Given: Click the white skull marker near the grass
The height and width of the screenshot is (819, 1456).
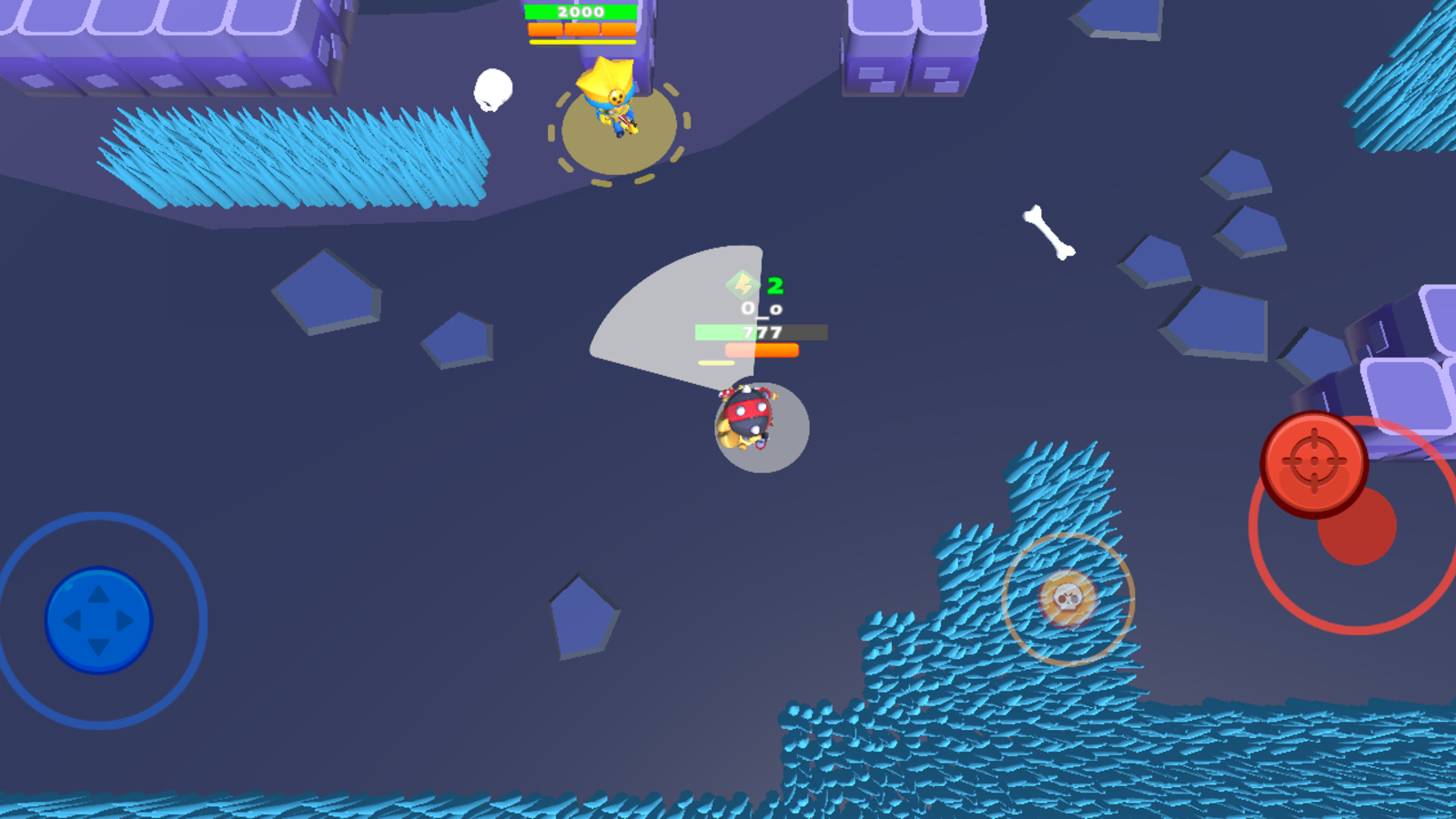Looking at the screenshot, I should tap(492, 89).
